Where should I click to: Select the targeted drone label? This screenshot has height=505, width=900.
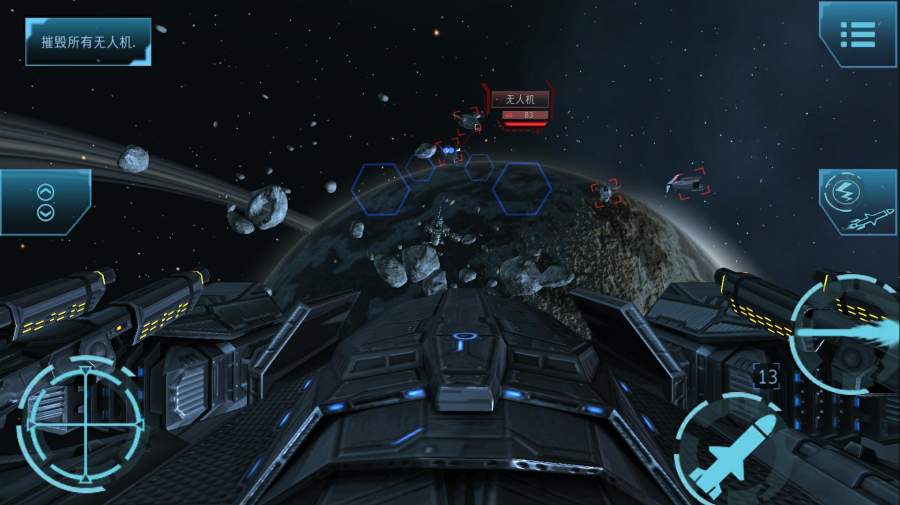pyautogui.click(x=521, y=100)
